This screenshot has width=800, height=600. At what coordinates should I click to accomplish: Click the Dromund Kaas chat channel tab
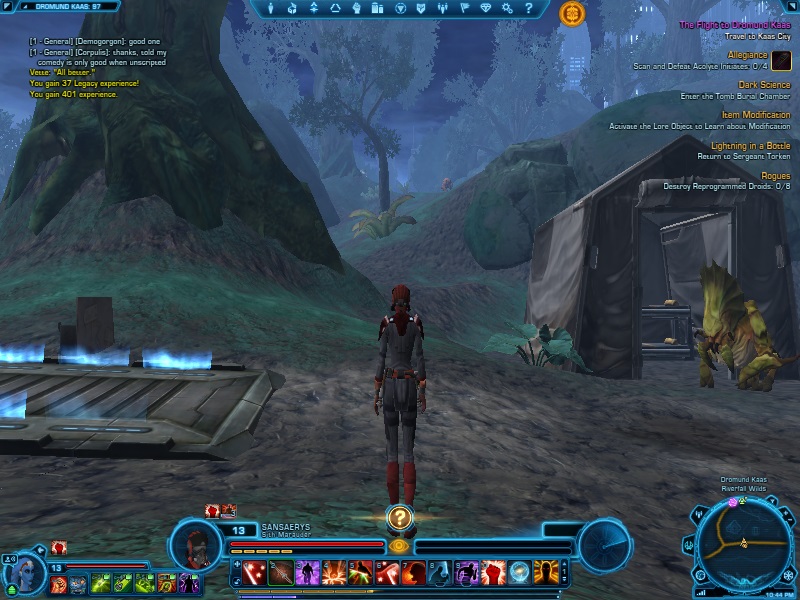[x=60, y=6]
